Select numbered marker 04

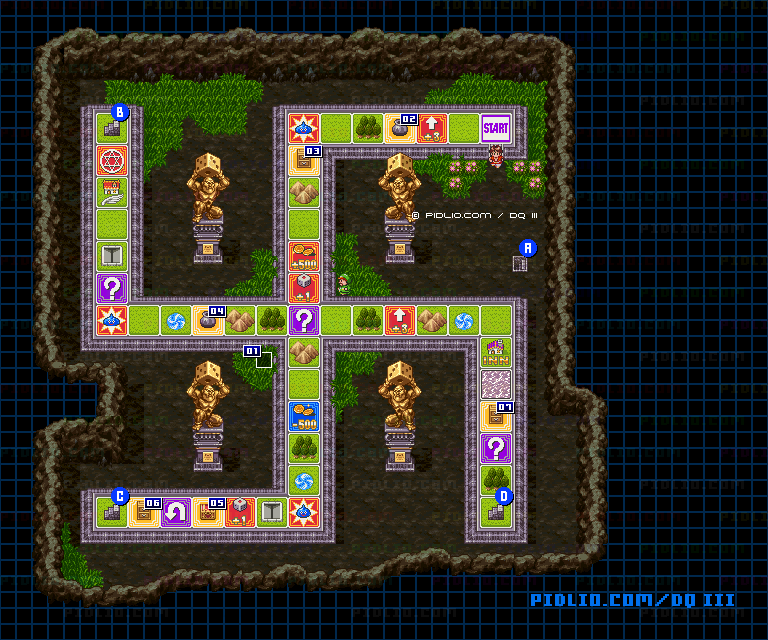click(x=216, y=311)
